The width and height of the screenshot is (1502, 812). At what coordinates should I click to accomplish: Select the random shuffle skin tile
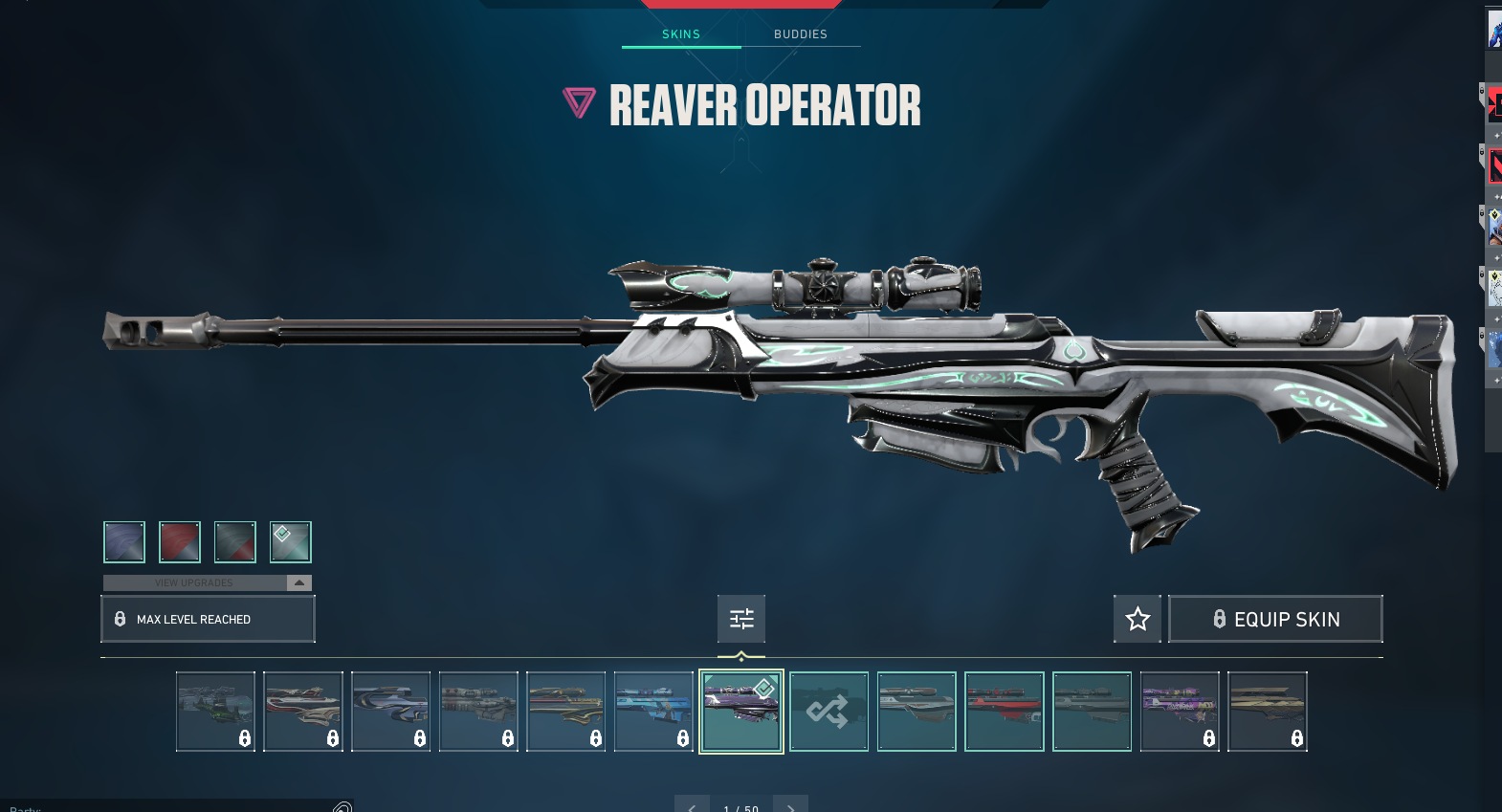(828, 712)
